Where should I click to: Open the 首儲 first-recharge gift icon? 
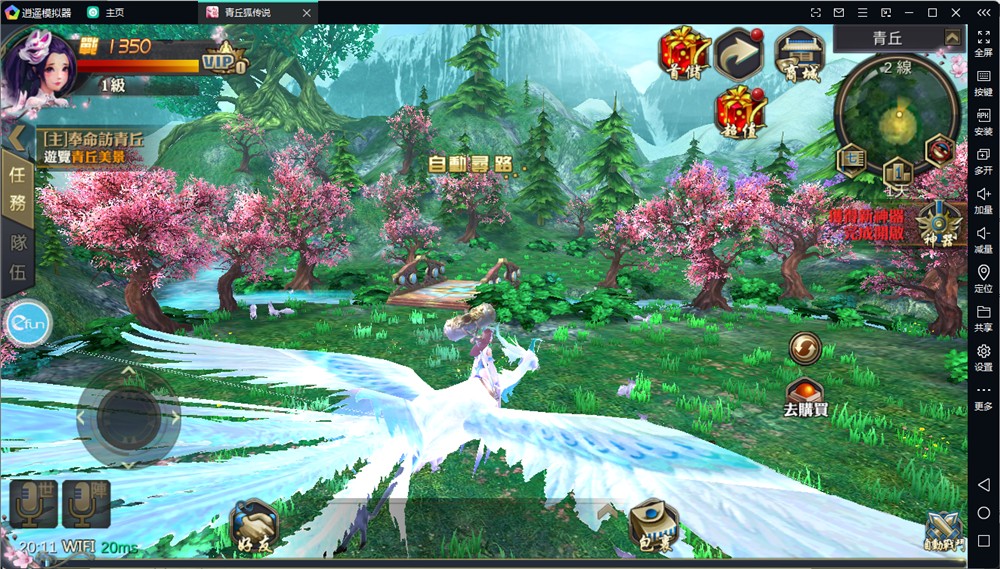coord(685,53)
